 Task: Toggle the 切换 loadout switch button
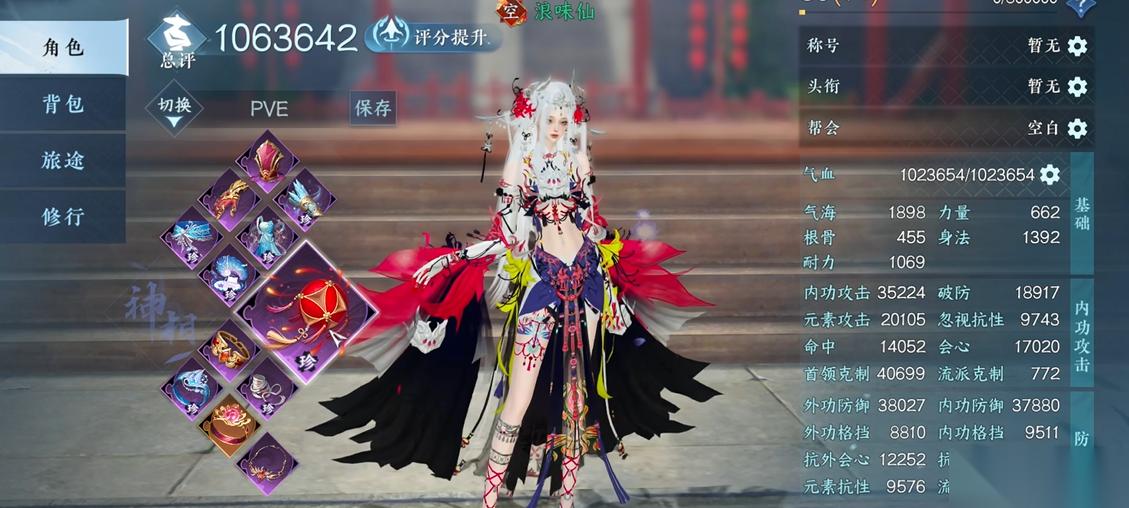[x=174, y=108]
